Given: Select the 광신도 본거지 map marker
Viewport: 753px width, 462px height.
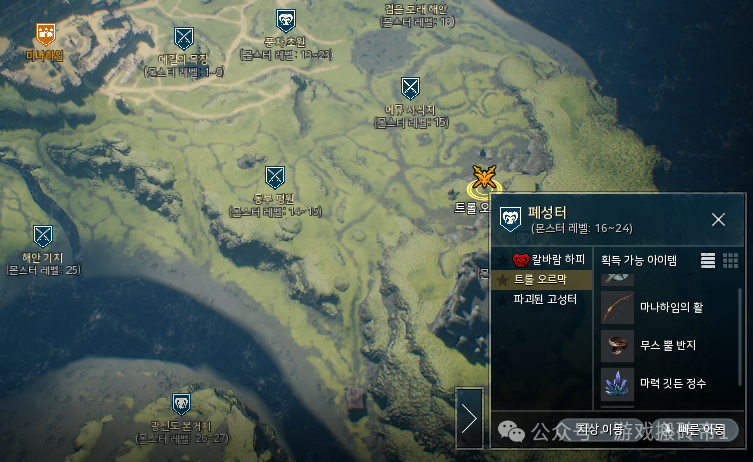Looking at the screenshot, I should click(182, 405).
